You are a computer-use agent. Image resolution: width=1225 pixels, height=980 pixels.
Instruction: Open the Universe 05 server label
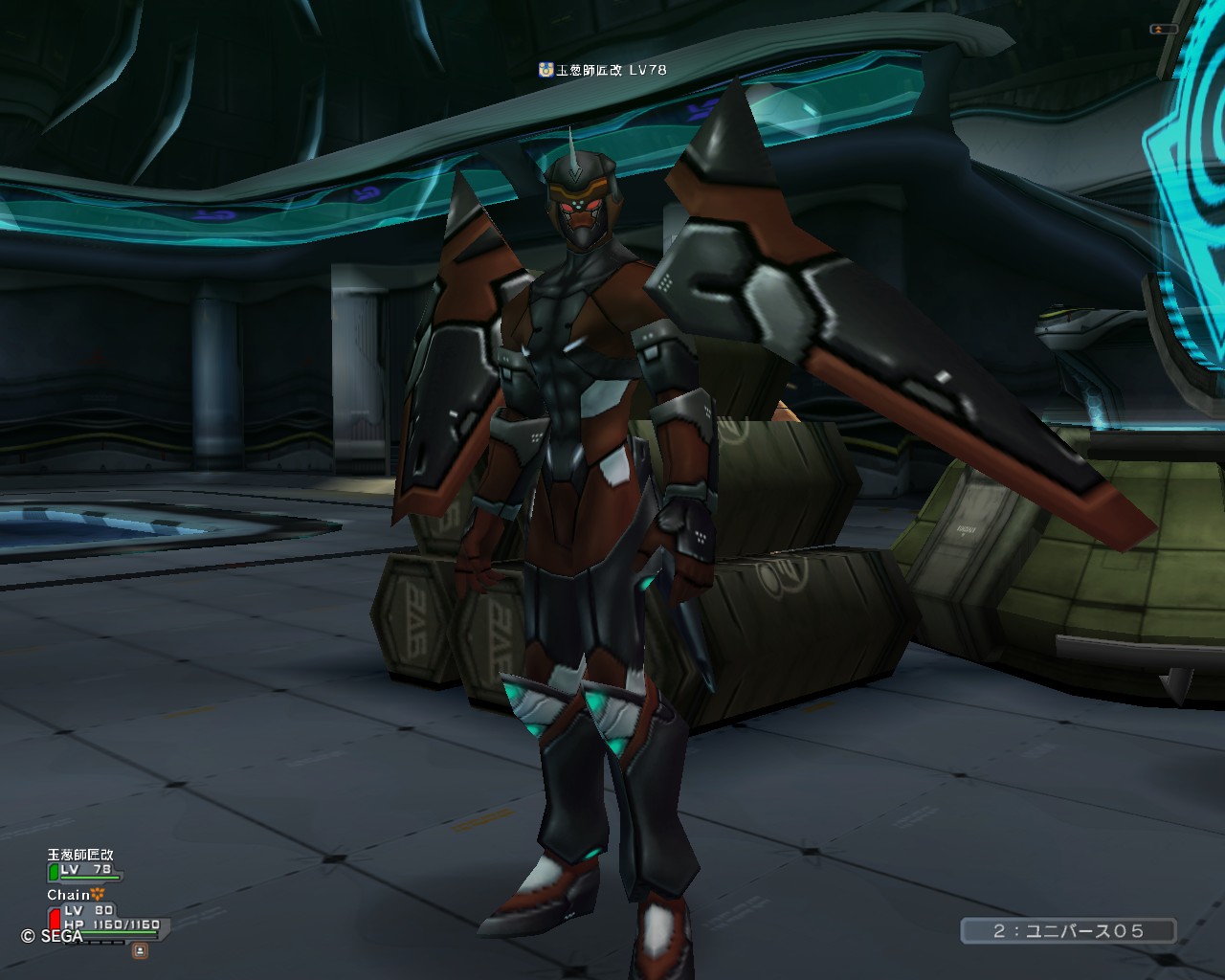[x=1068, y=930]
